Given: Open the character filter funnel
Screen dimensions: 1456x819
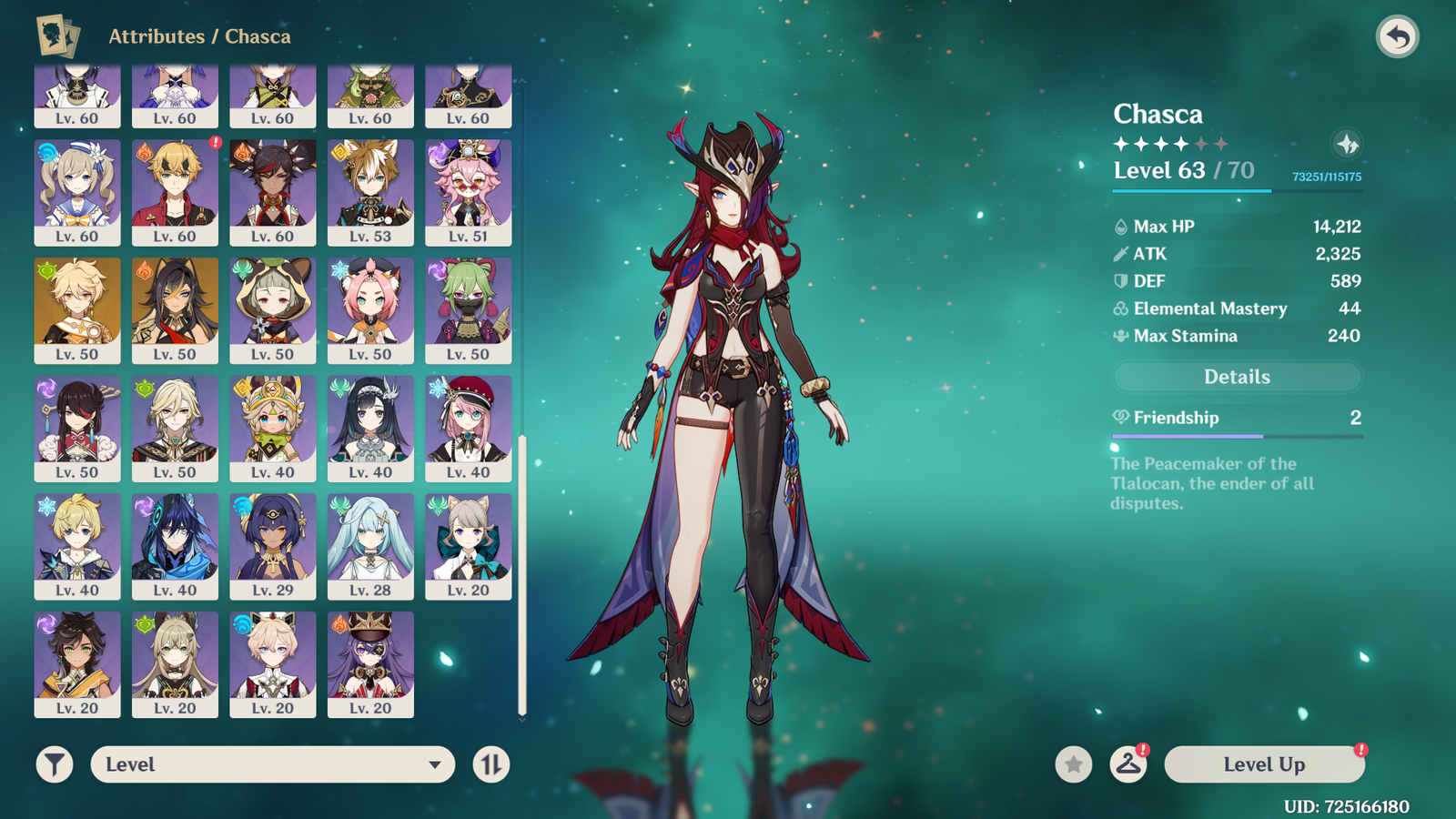Looking at the screenshot, I should click(x=55, y=764).
